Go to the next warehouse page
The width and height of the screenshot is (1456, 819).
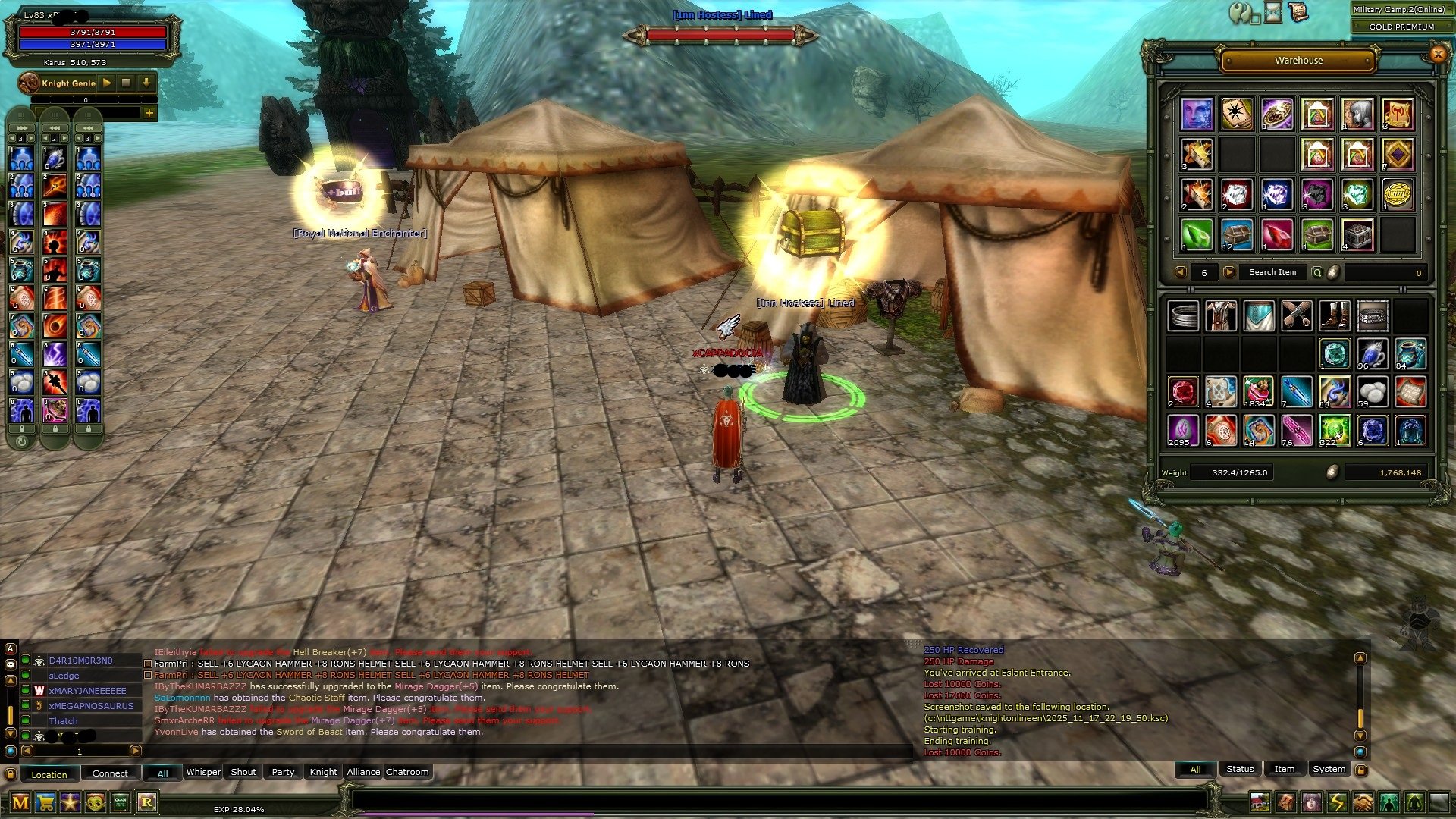(x=1229, y=272)
